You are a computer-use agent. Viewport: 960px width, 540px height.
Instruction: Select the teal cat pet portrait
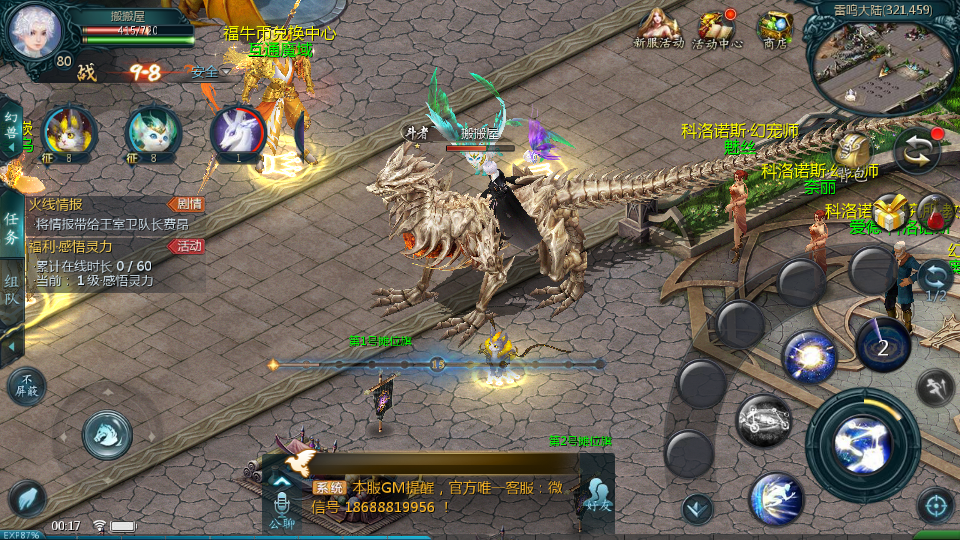coord(152,132)
